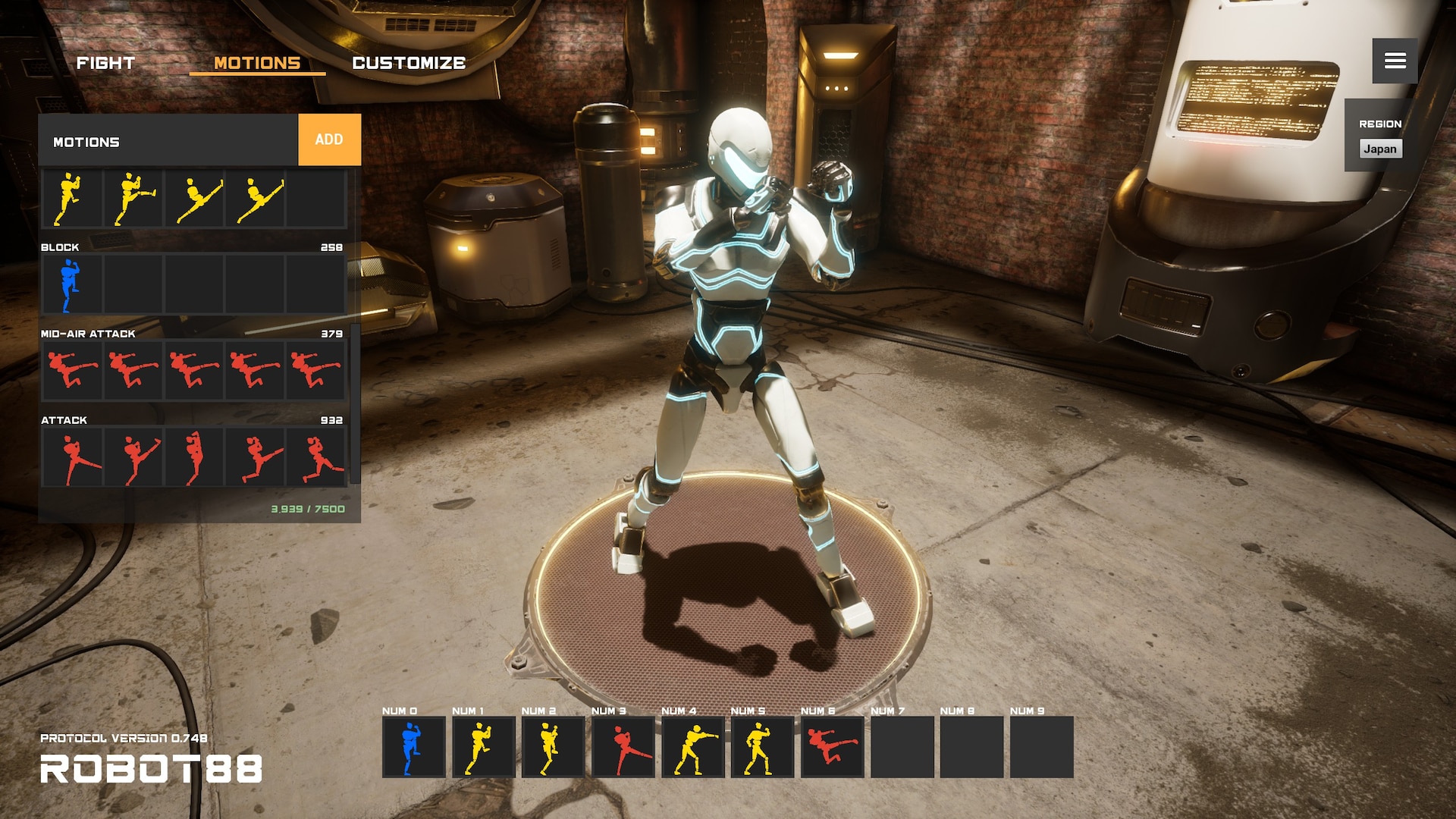Click the motions list scrollbar
This screenshot has height=819, width=1456.
point(354,402)
